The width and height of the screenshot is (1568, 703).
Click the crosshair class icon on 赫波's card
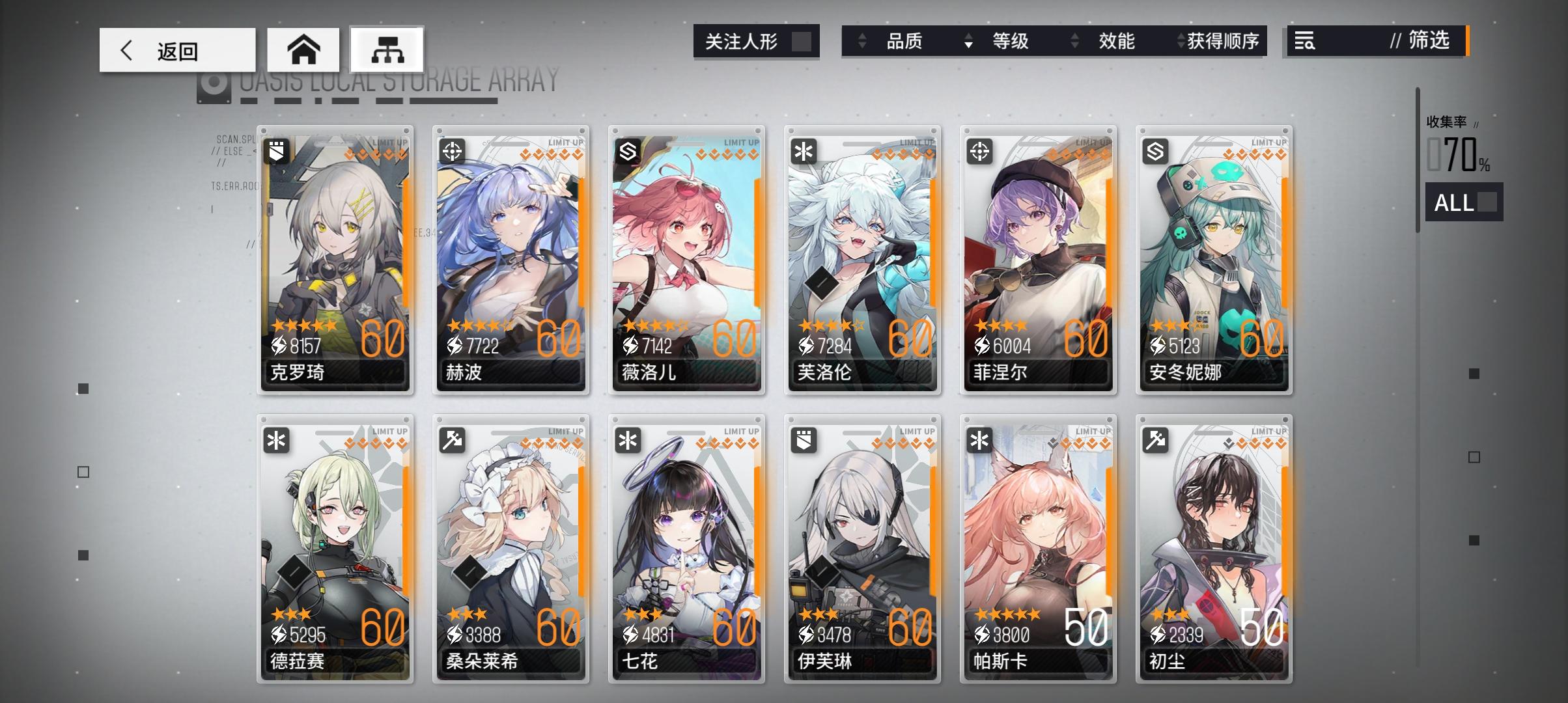(x=452, y=151)
